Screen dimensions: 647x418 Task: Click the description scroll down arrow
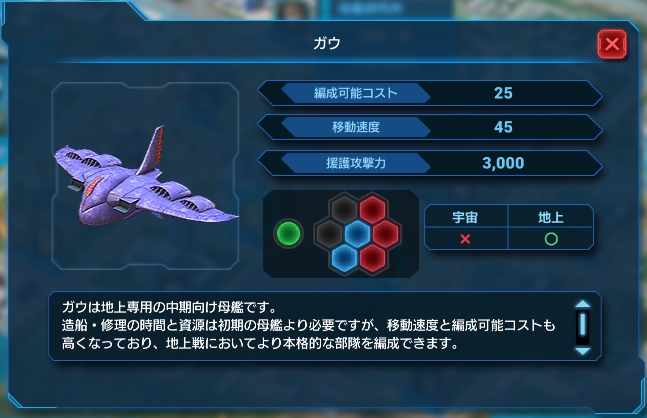[x=582, y=351]
